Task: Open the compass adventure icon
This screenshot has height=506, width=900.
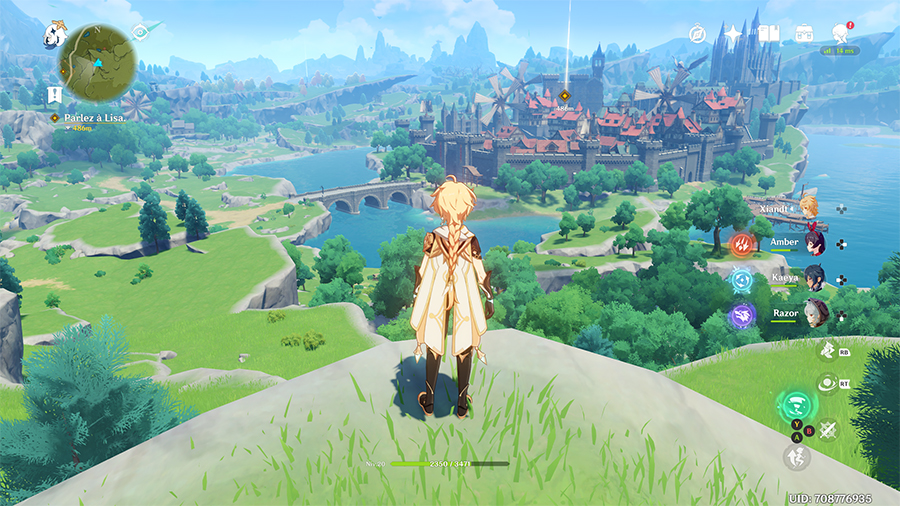Action: [698, 35]
